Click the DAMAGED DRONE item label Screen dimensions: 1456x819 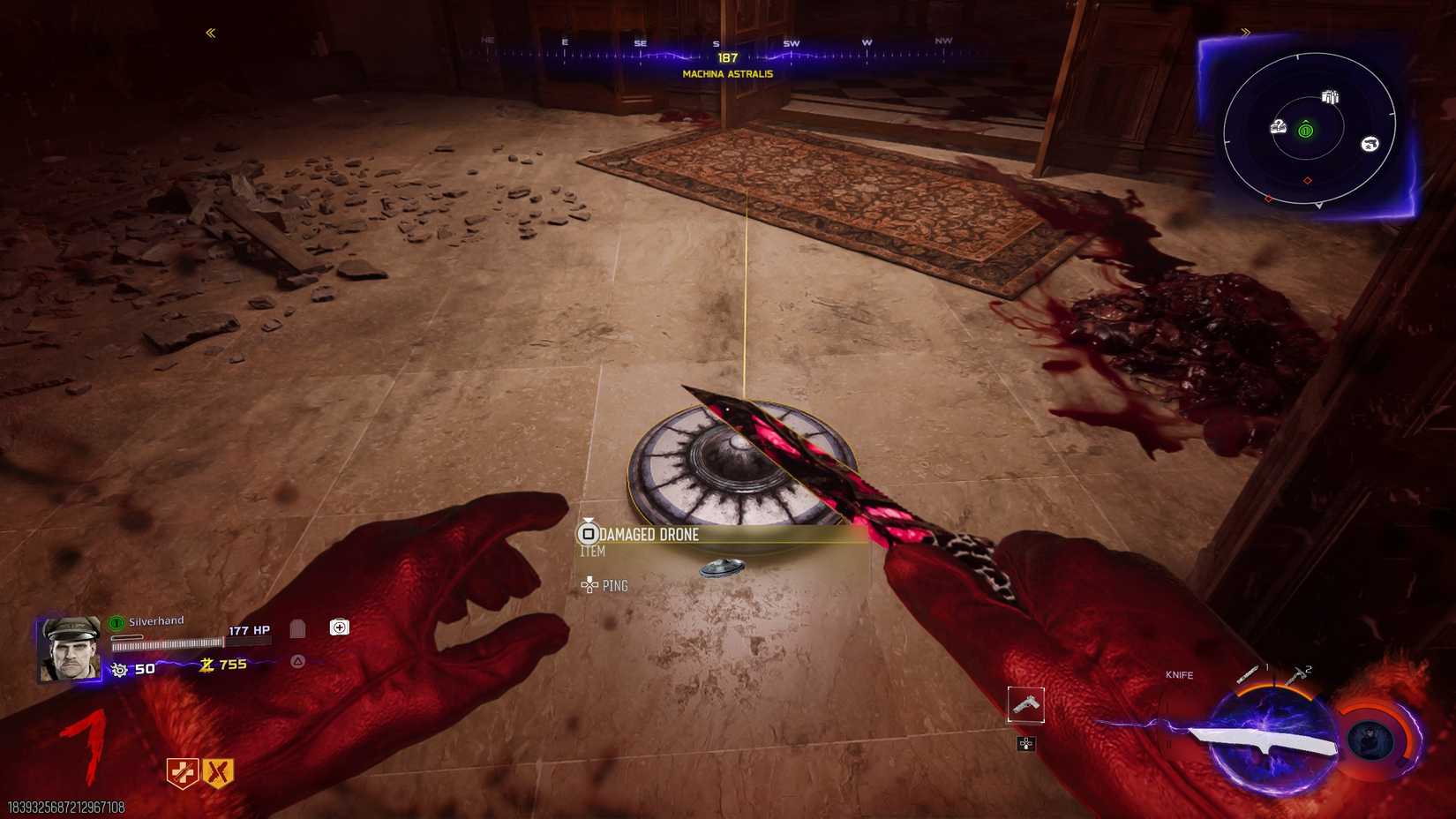pyautogui.click(x=647, y=535)
